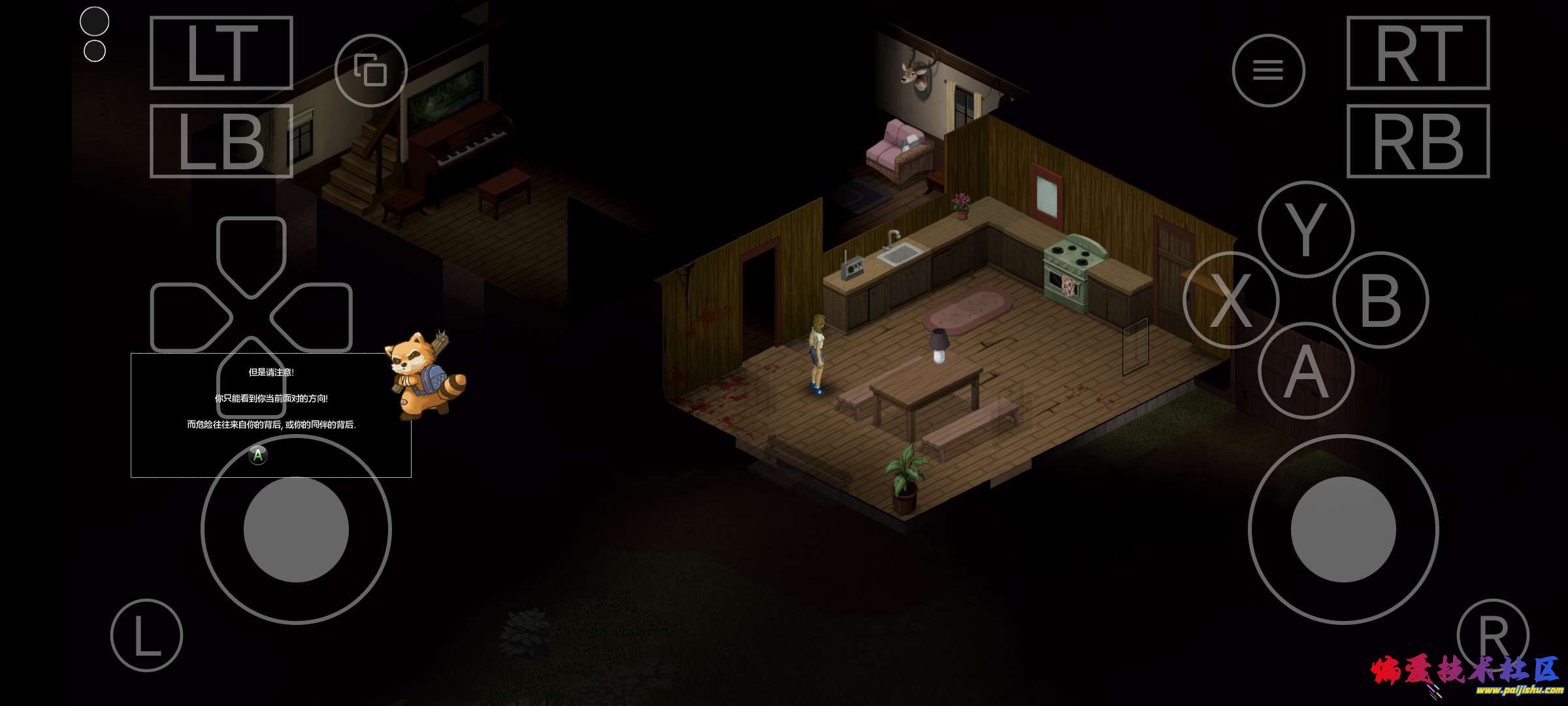This screenshot has width=1568, height=706.
Task: Tap the LT trigger button
Action: coord(221,53)
